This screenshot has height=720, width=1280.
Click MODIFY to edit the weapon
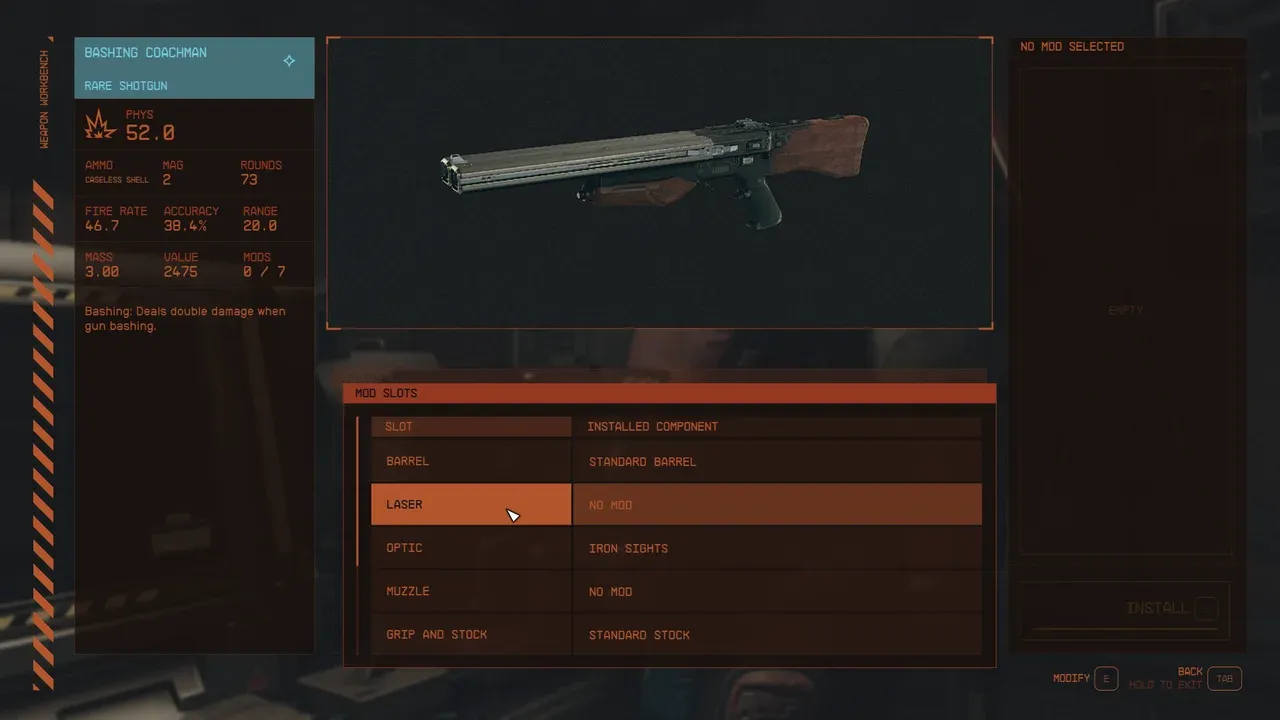(x=1072, y=678)
